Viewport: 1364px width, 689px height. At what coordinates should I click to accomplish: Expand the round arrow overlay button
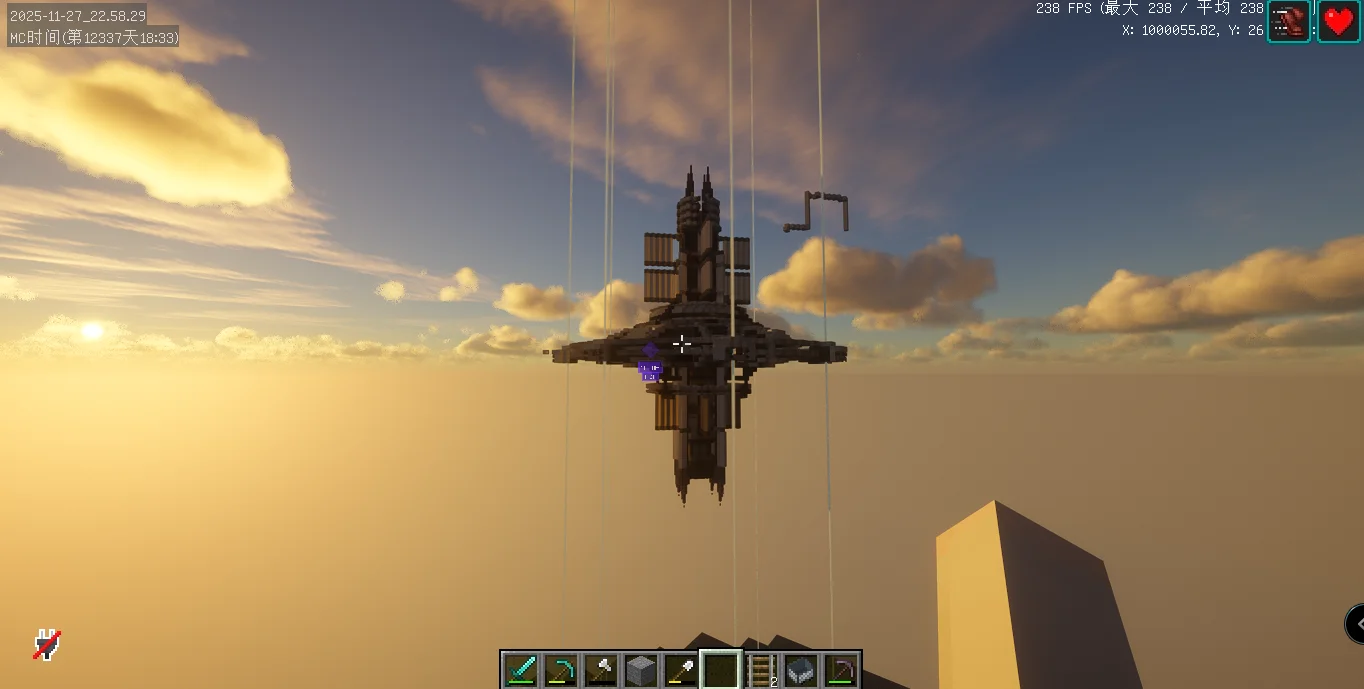pos(1355,624)
